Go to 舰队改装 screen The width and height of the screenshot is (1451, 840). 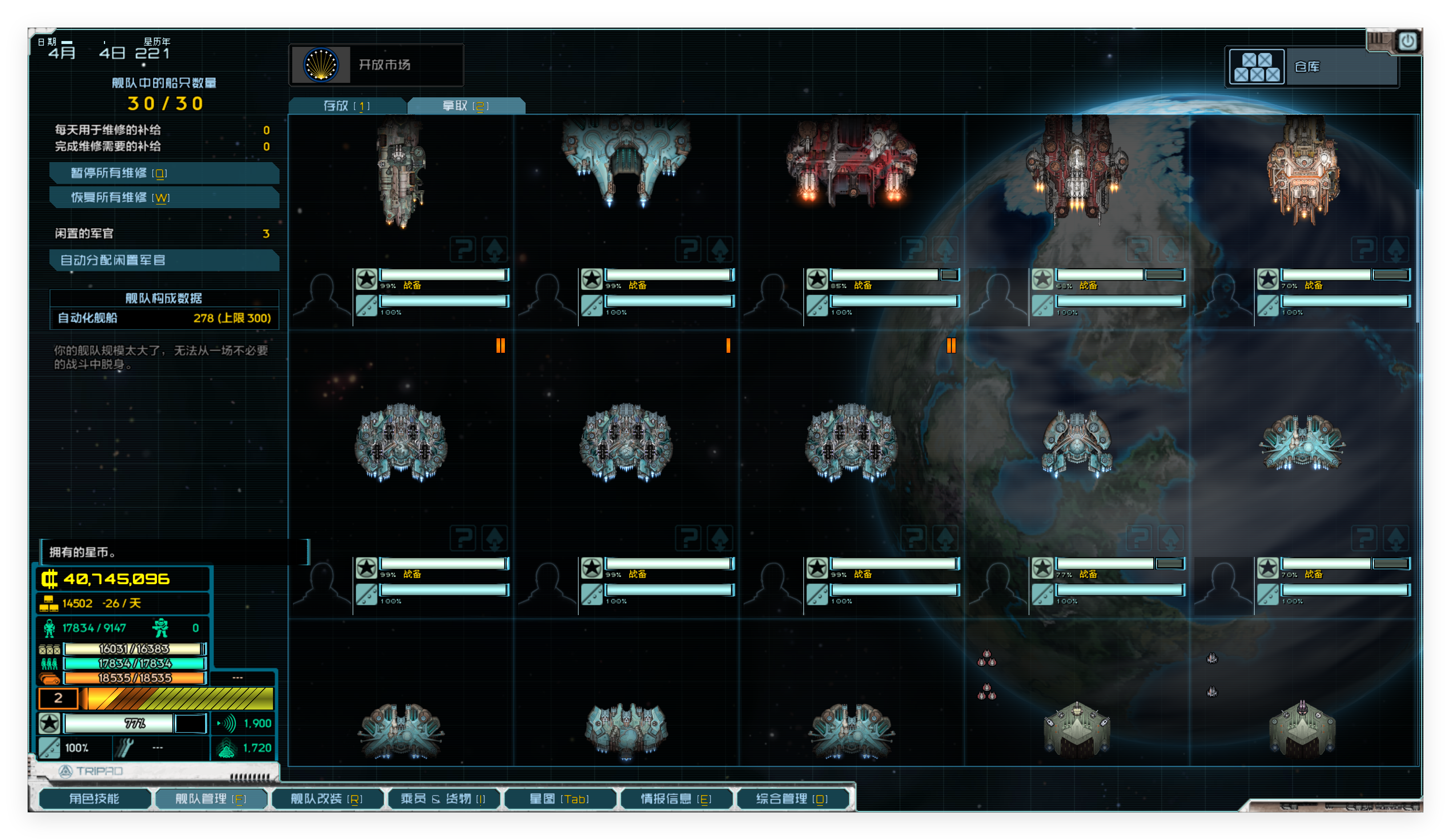[x=326, y=799]
